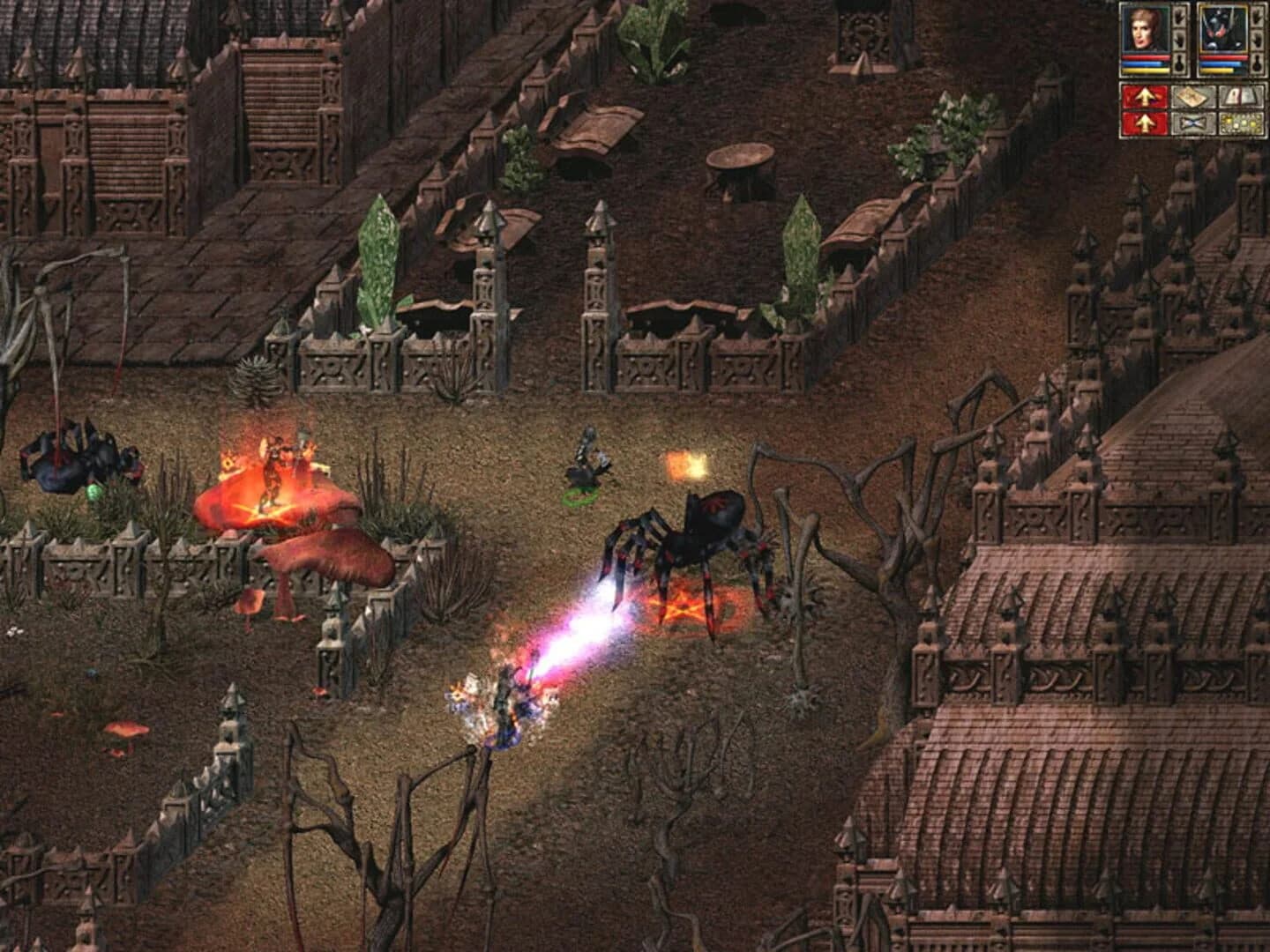Select the right character's weapon hand slot

1257,17
